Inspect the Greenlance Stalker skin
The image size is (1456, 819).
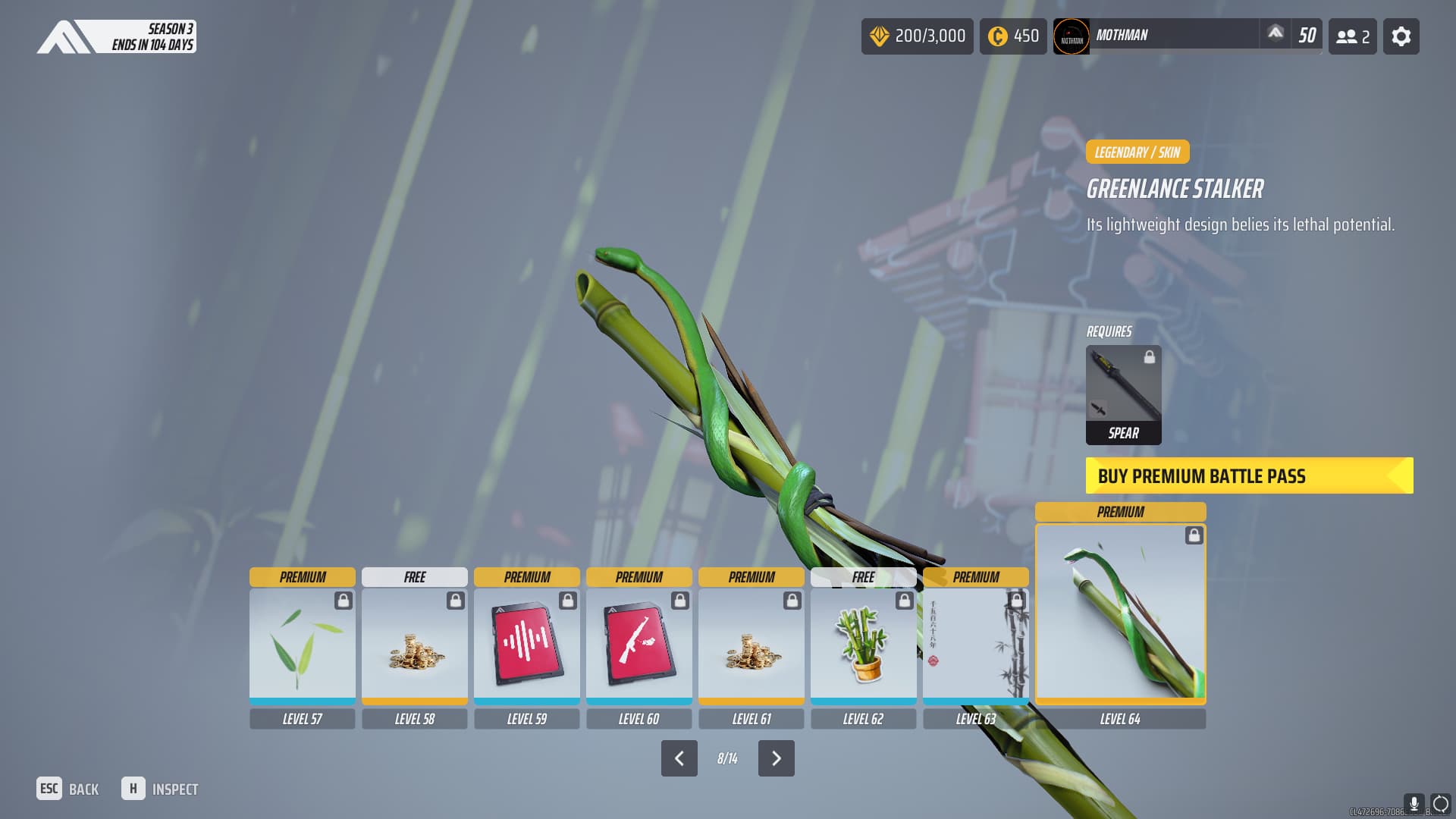160,789
